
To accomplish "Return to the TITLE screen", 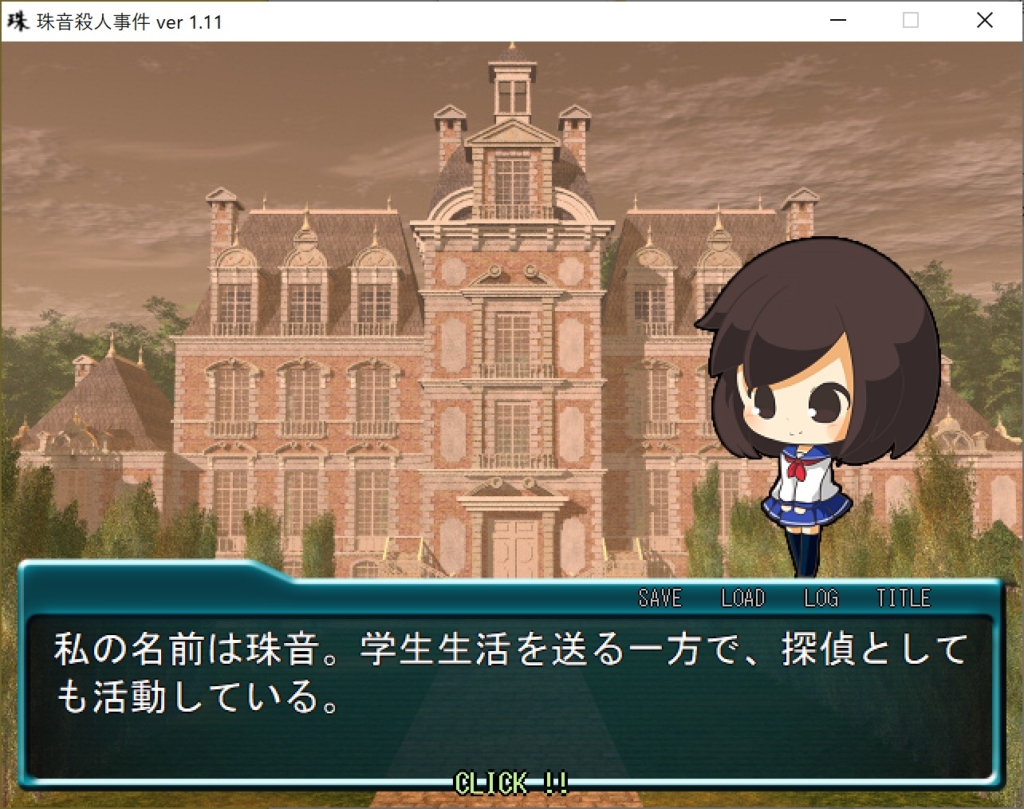I will [903, 598].
